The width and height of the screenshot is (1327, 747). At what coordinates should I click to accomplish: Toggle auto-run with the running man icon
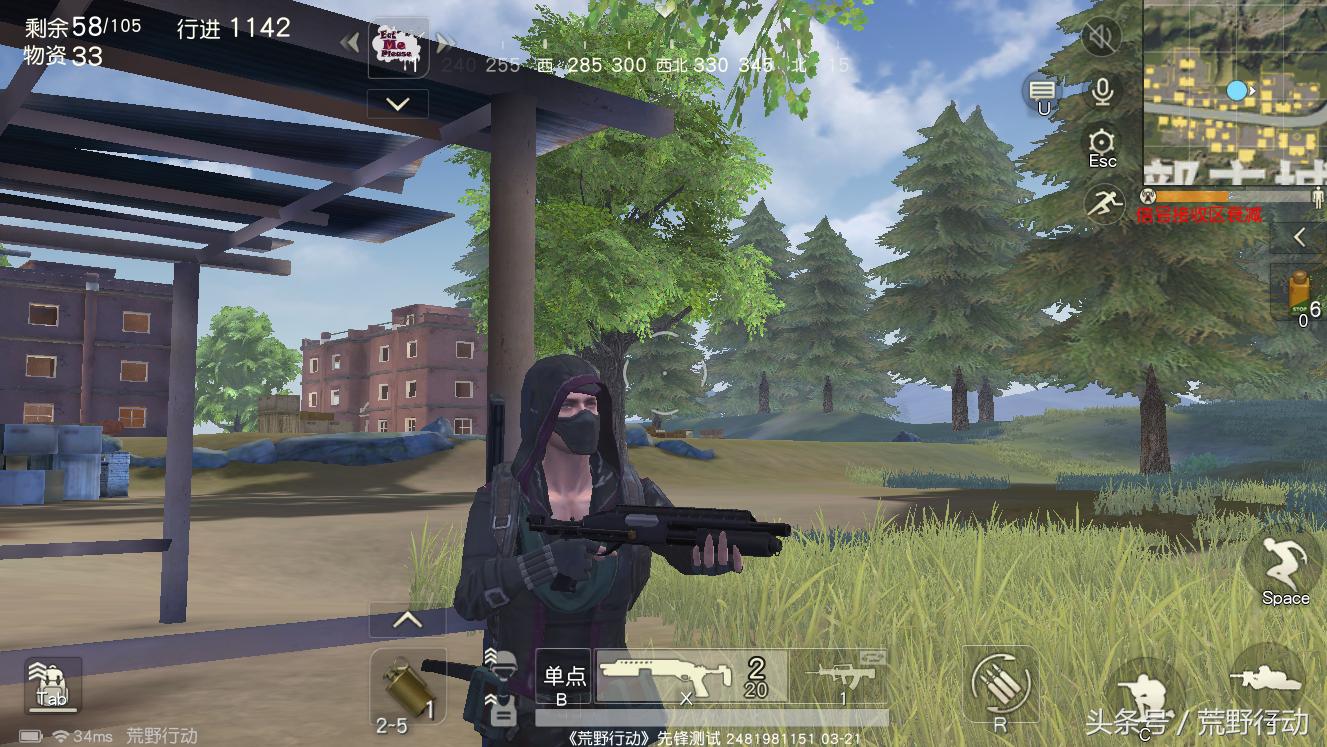click(1104, 204)
